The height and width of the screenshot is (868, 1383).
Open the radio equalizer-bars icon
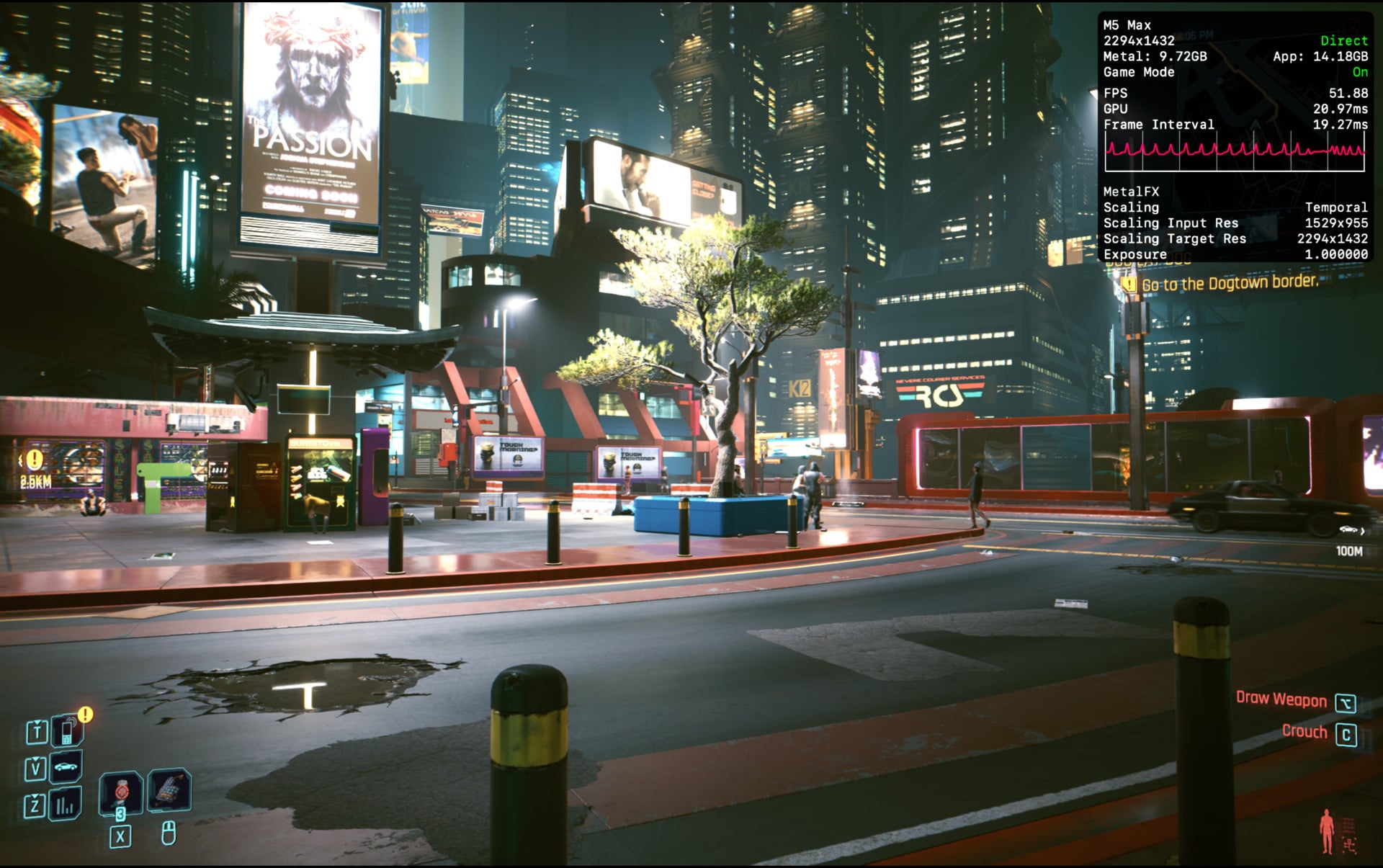pyautogui.click(x=65, y=805)
